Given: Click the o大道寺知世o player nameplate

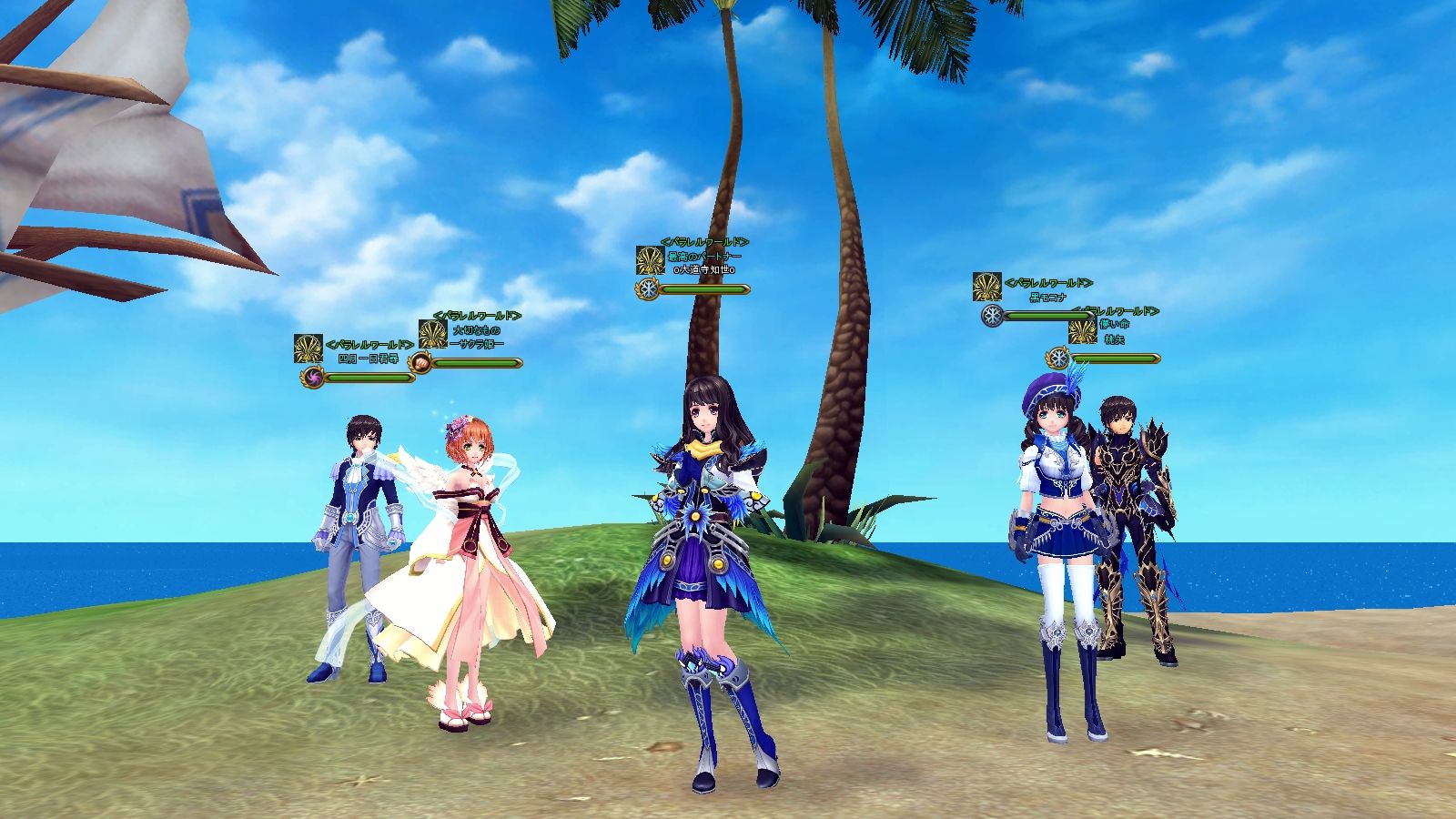Looking at the screenshot, I should point(704,270).
